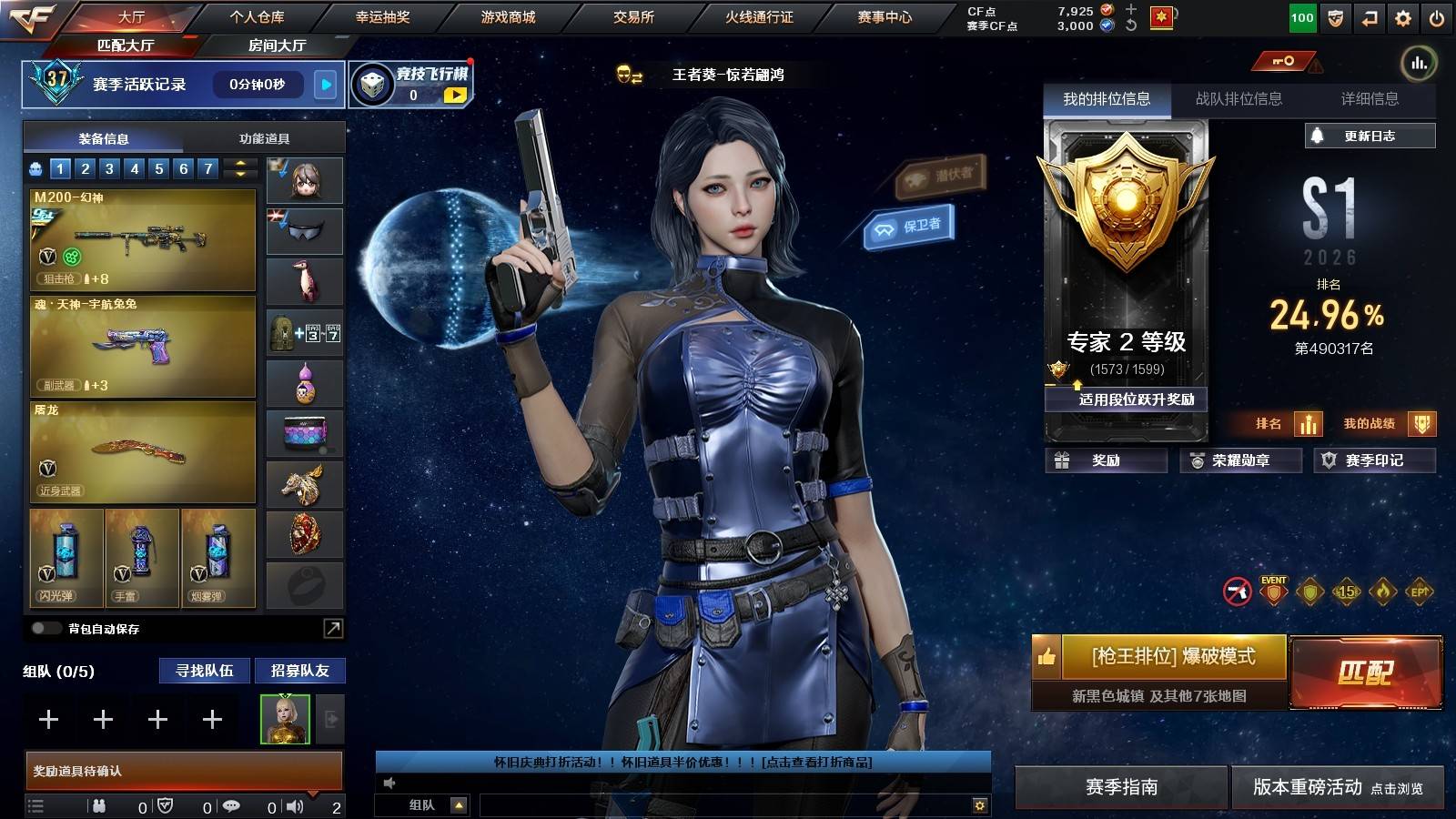Choose loadout bag number 3

109,168
